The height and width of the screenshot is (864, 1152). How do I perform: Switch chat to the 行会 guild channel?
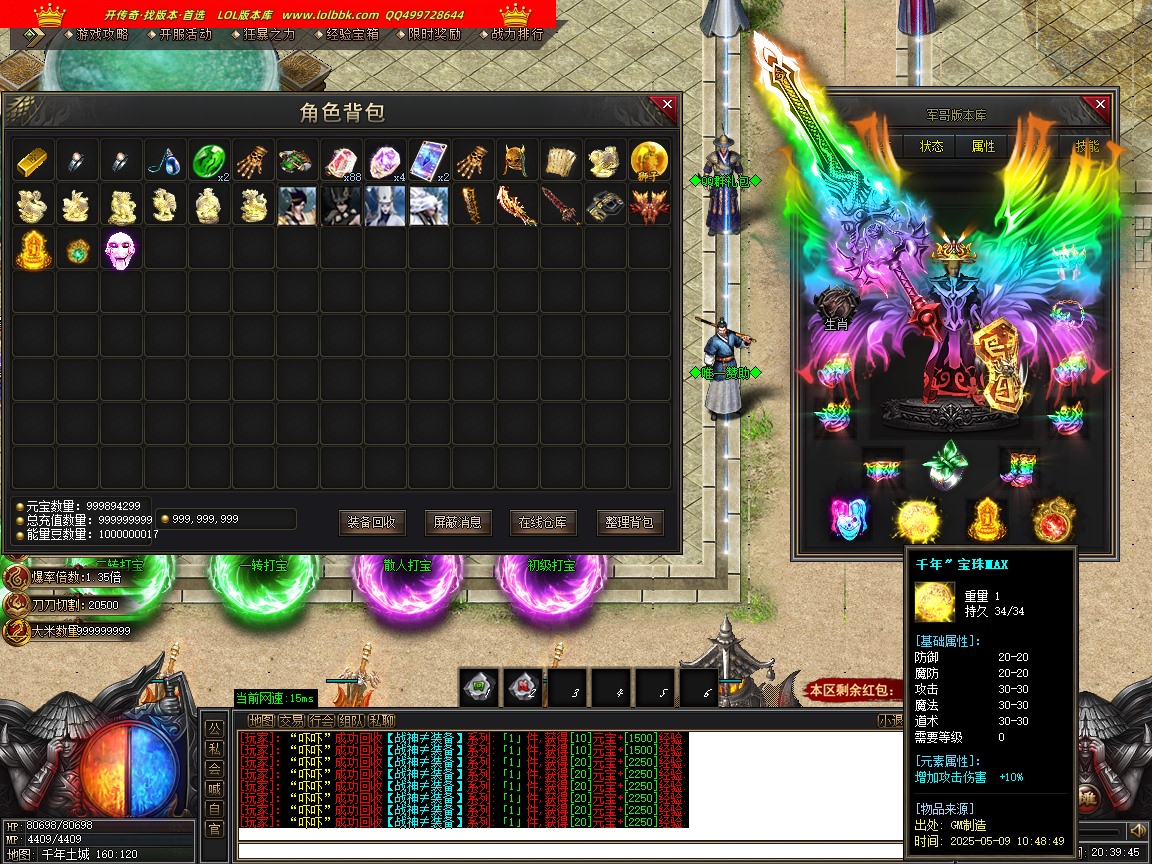click(x=321, y=720)
